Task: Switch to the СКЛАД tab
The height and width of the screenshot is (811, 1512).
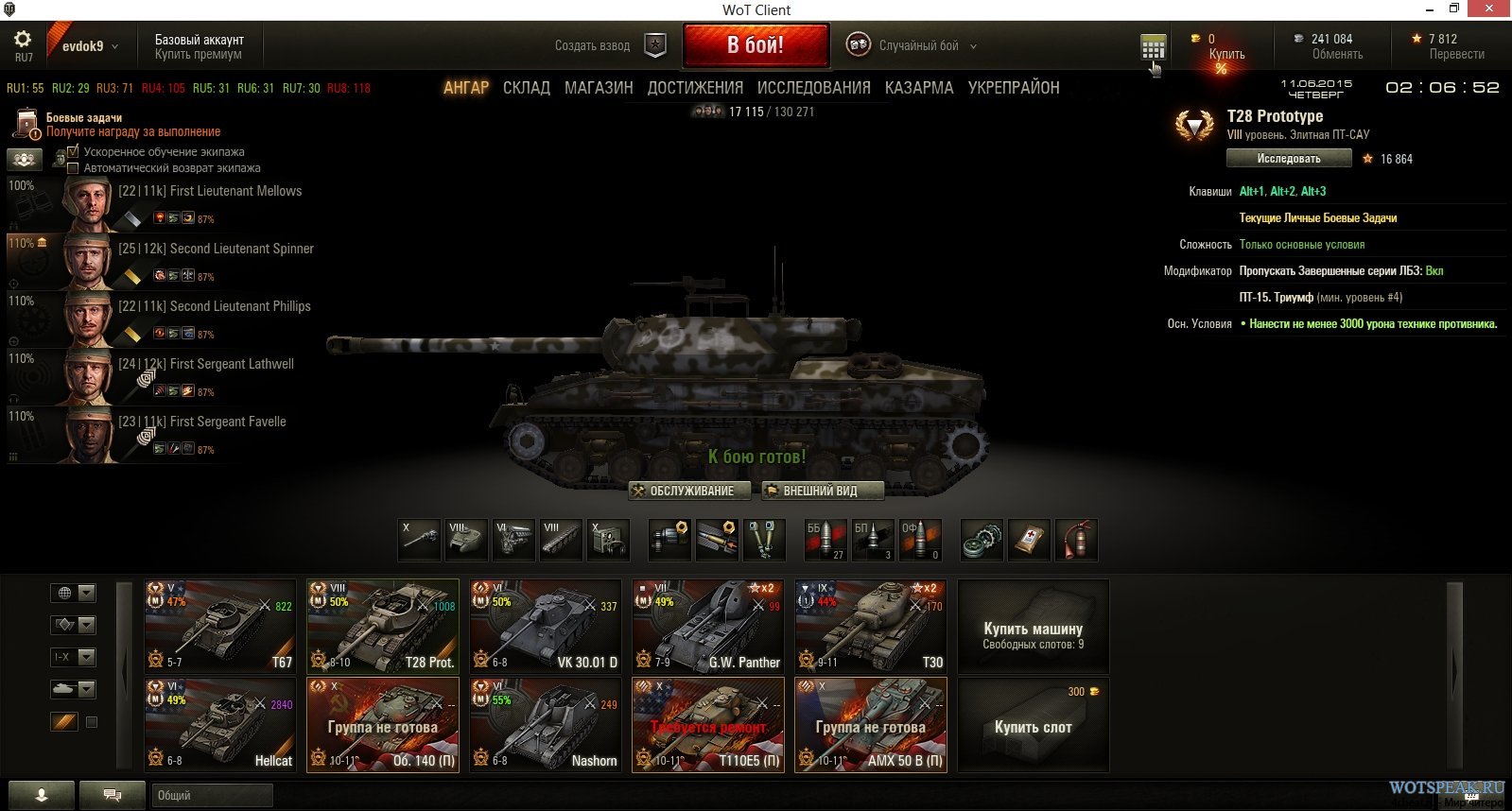Action: pos(527,88)
